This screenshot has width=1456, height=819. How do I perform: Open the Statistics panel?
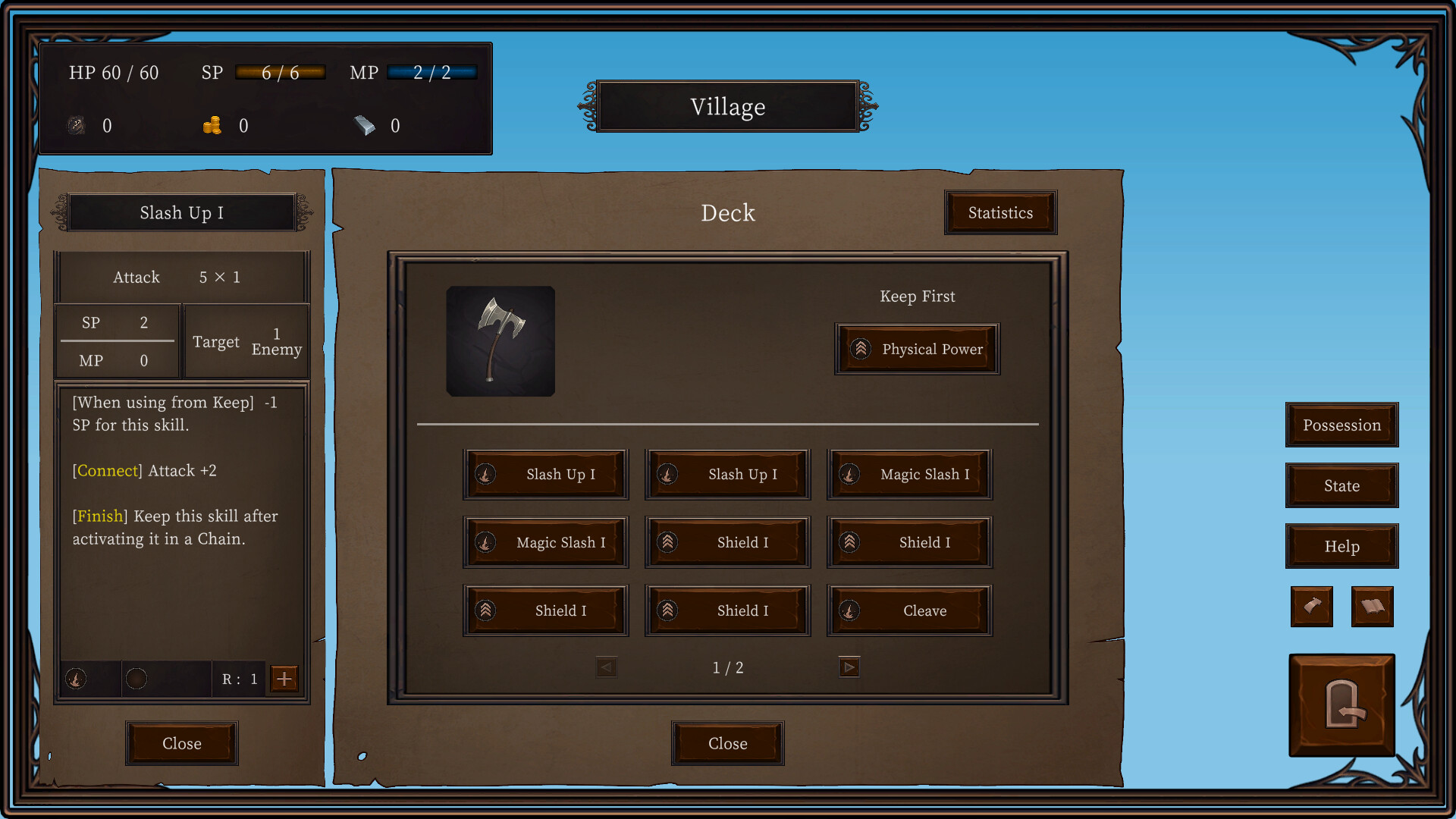pos(1000,212)
